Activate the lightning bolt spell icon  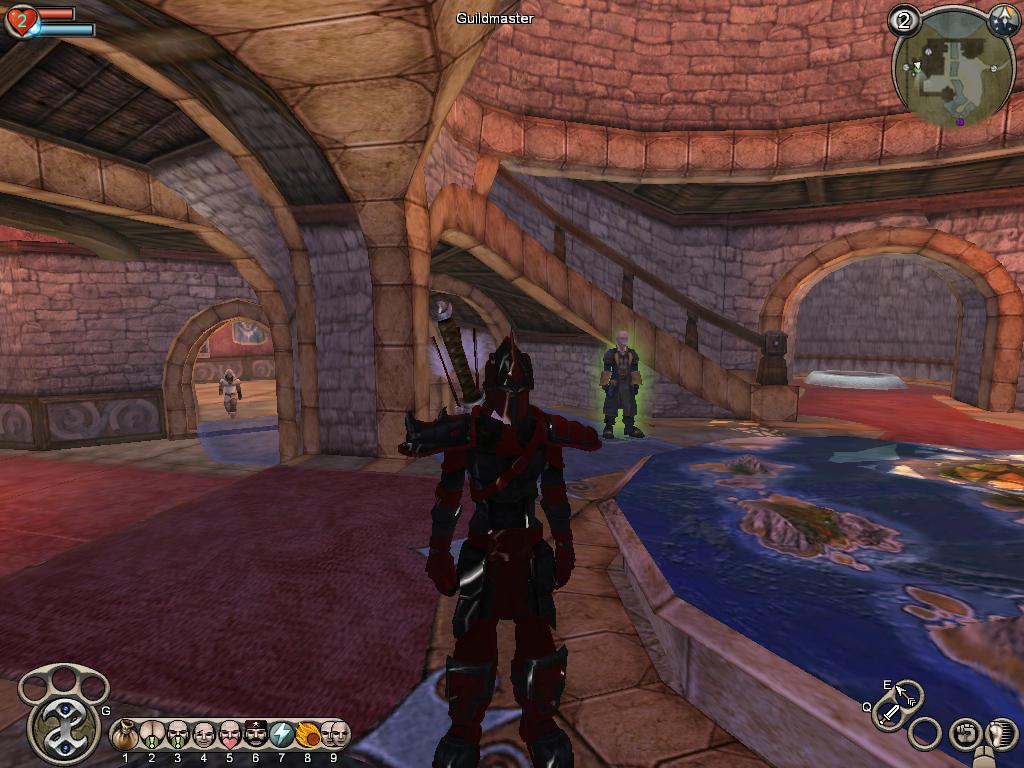(281, 736)
